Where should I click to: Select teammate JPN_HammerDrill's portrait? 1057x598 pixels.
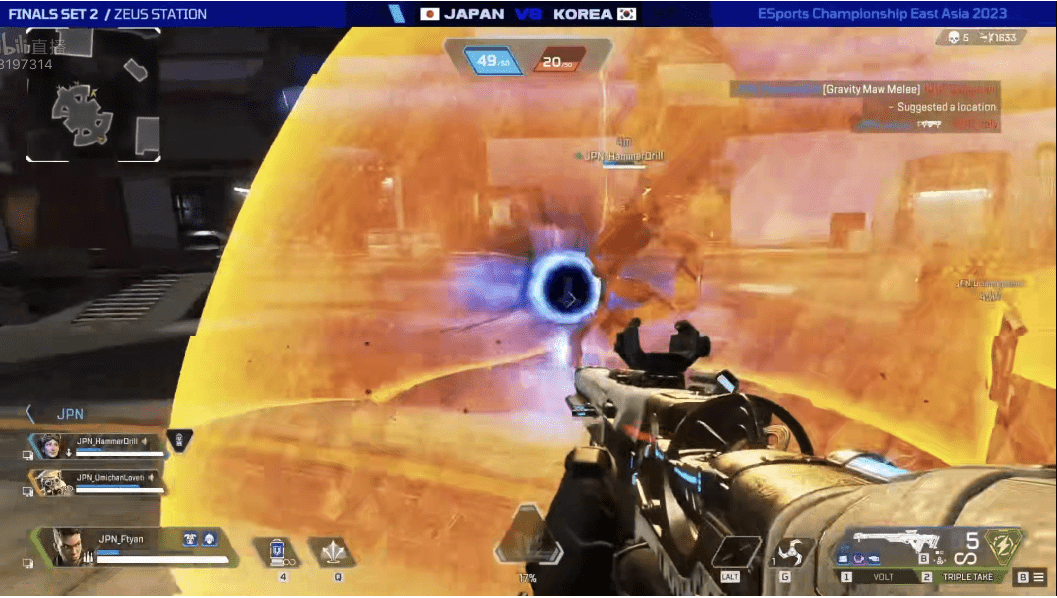pyautogui.click(x=49, y=444)
